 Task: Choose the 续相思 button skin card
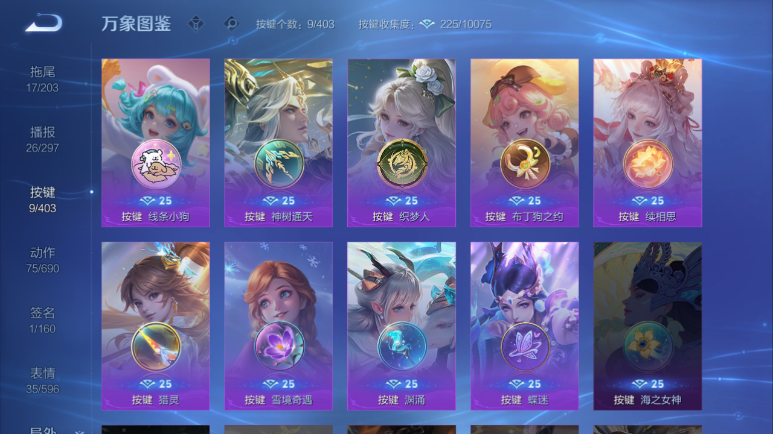pyautogui.click(x=647, y=142)
